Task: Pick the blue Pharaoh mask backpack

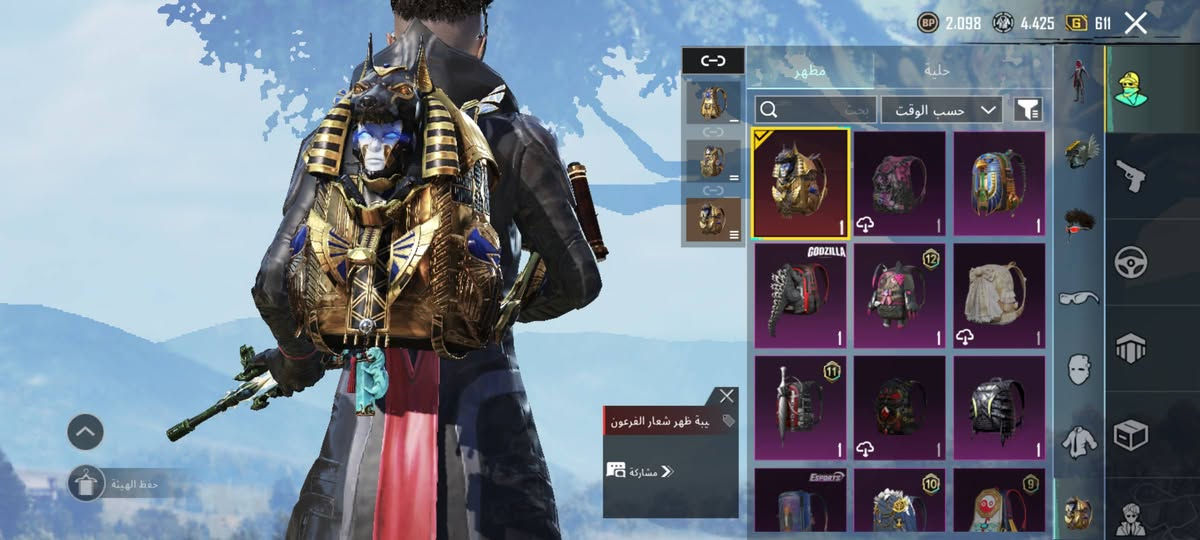Action: 999,183
